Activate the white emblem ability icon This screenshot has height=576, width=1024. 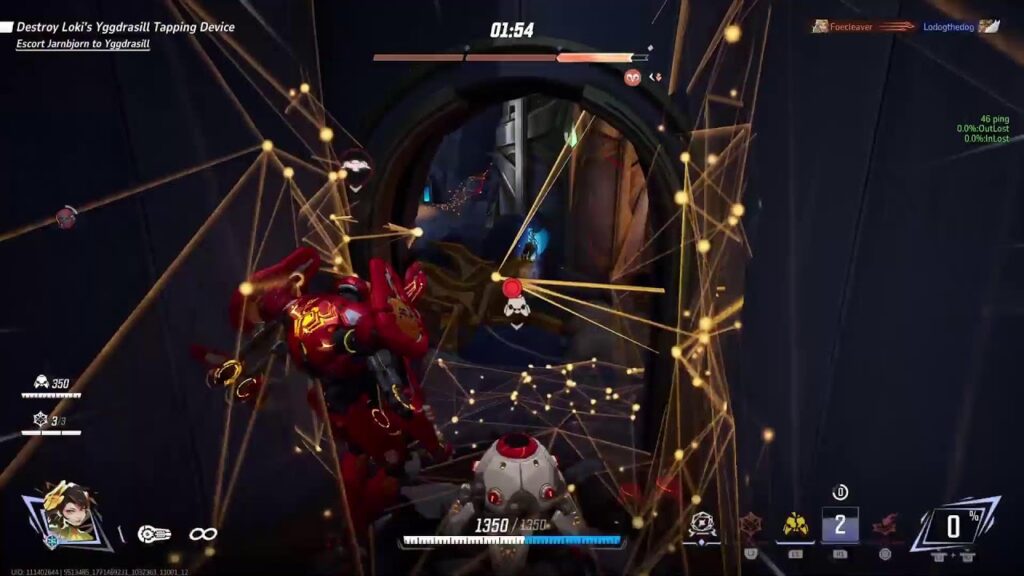tap(703, 524)
